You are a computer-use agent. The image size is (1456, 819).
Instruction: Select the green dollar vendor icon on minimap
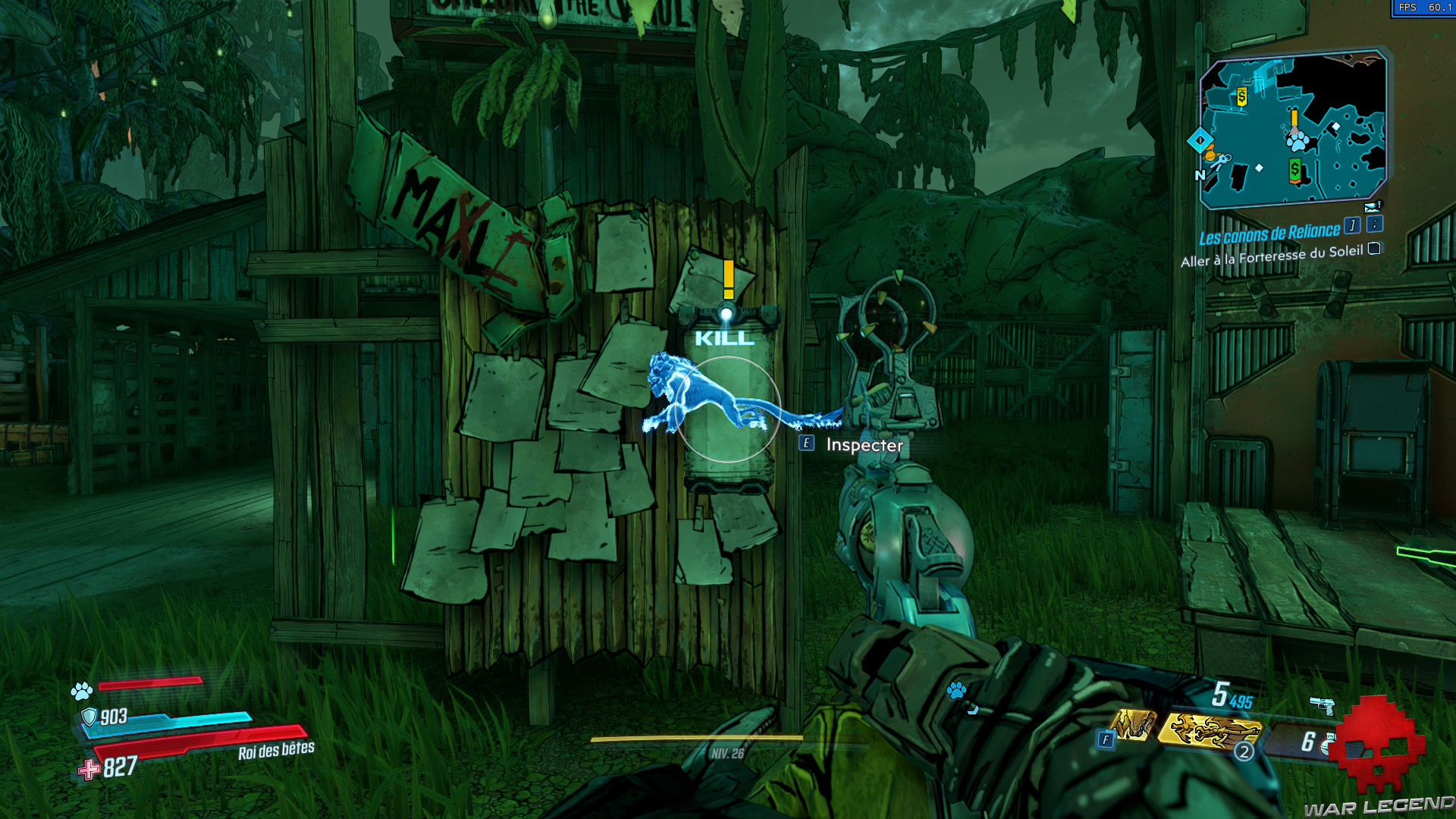[x=1294, y=169]
